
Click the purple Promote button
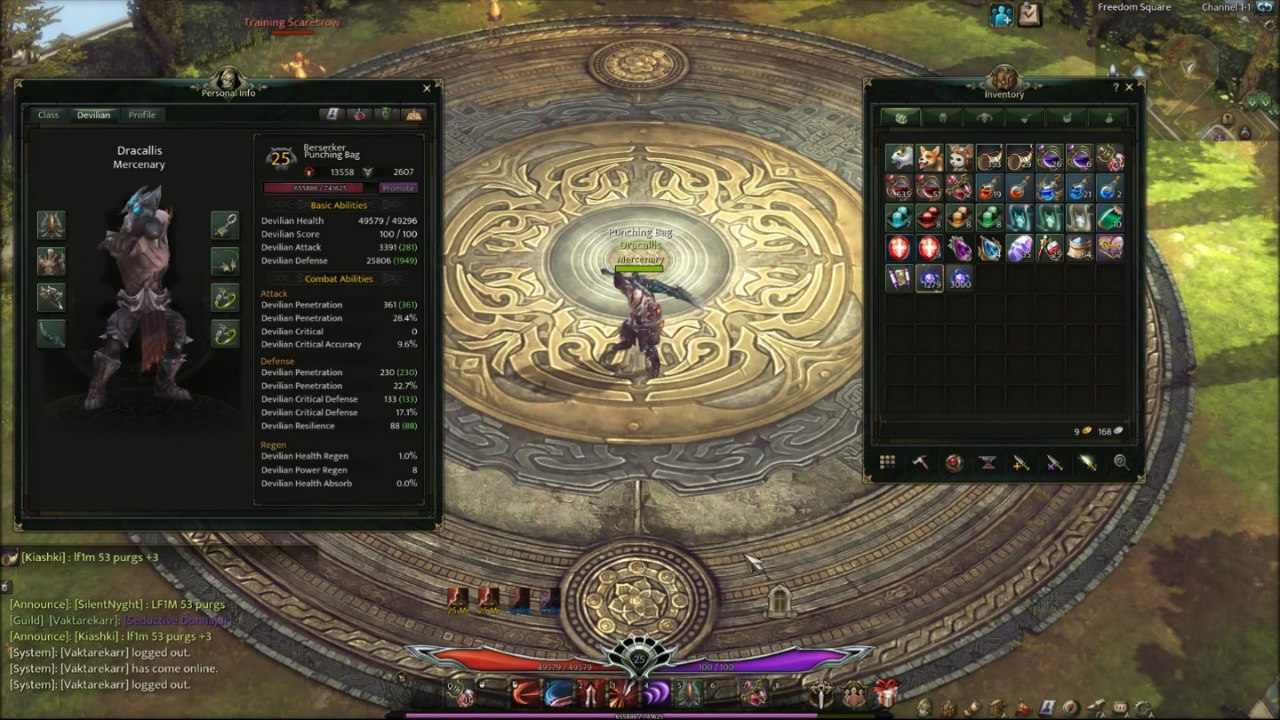point(397,188)
